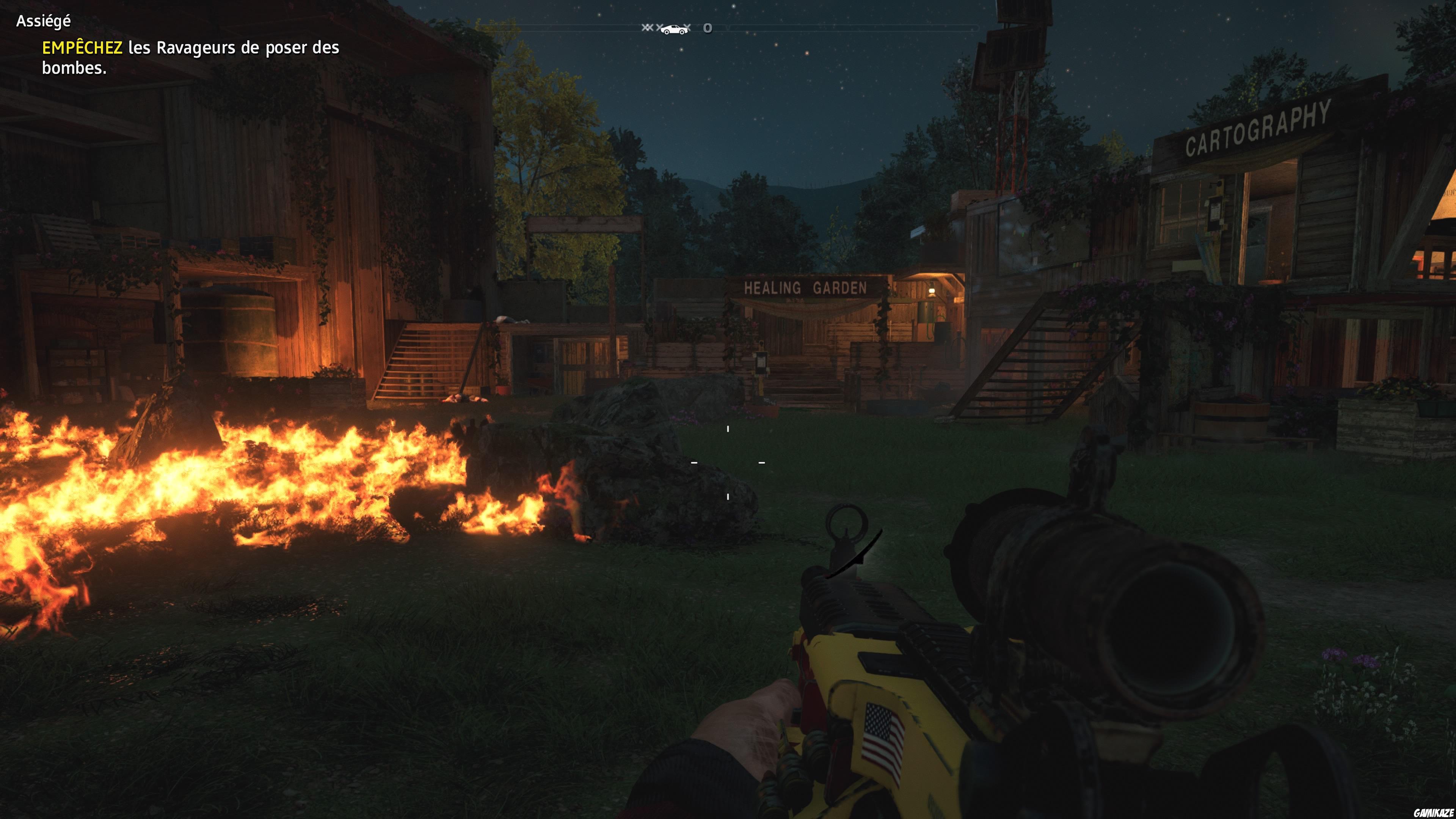Click the GAMIKAZE watermark logo
Image resolution: width=1456 pixels, height=819 pixels.
pos(1433,812)
